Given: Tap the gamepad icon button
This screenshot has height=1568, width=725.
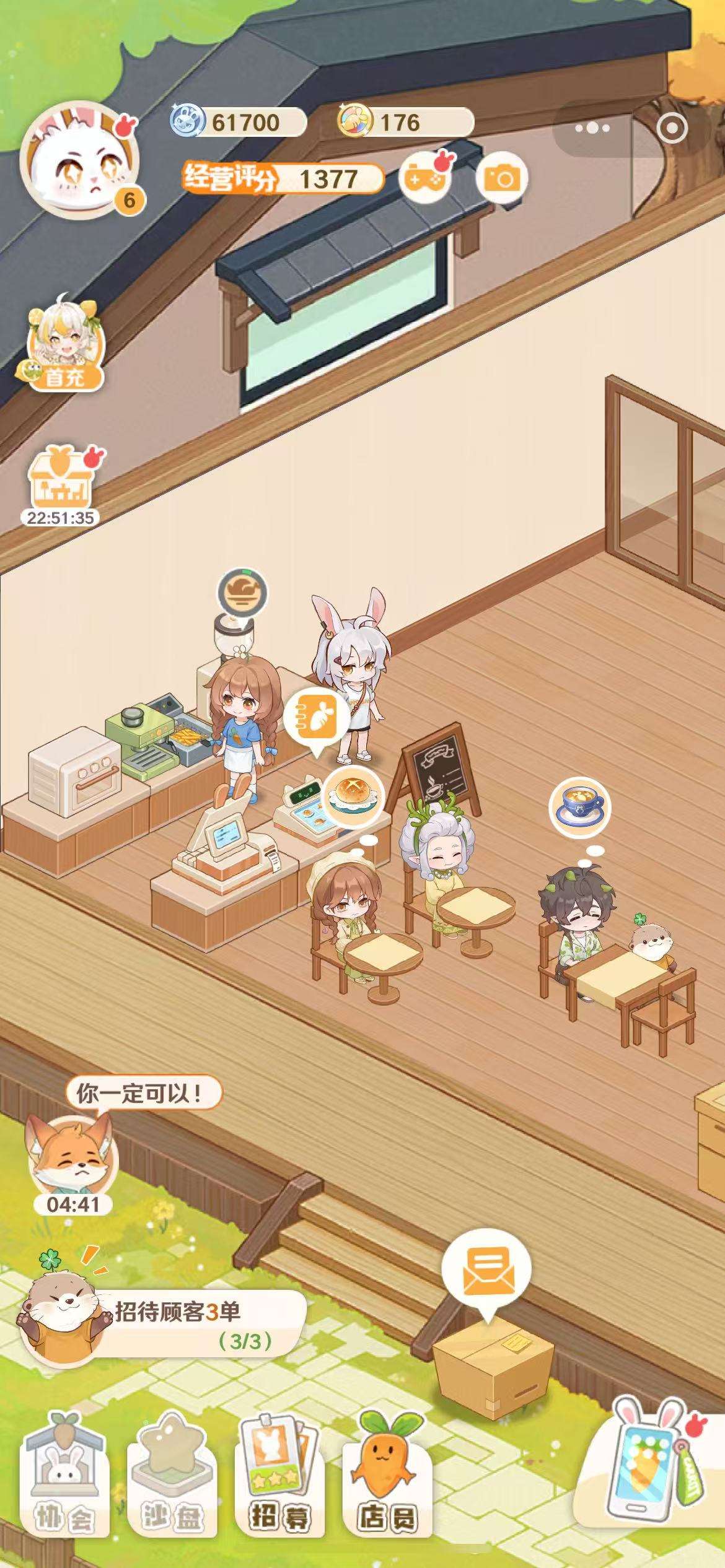Looking at the screenshot, I should pos(424,179).
